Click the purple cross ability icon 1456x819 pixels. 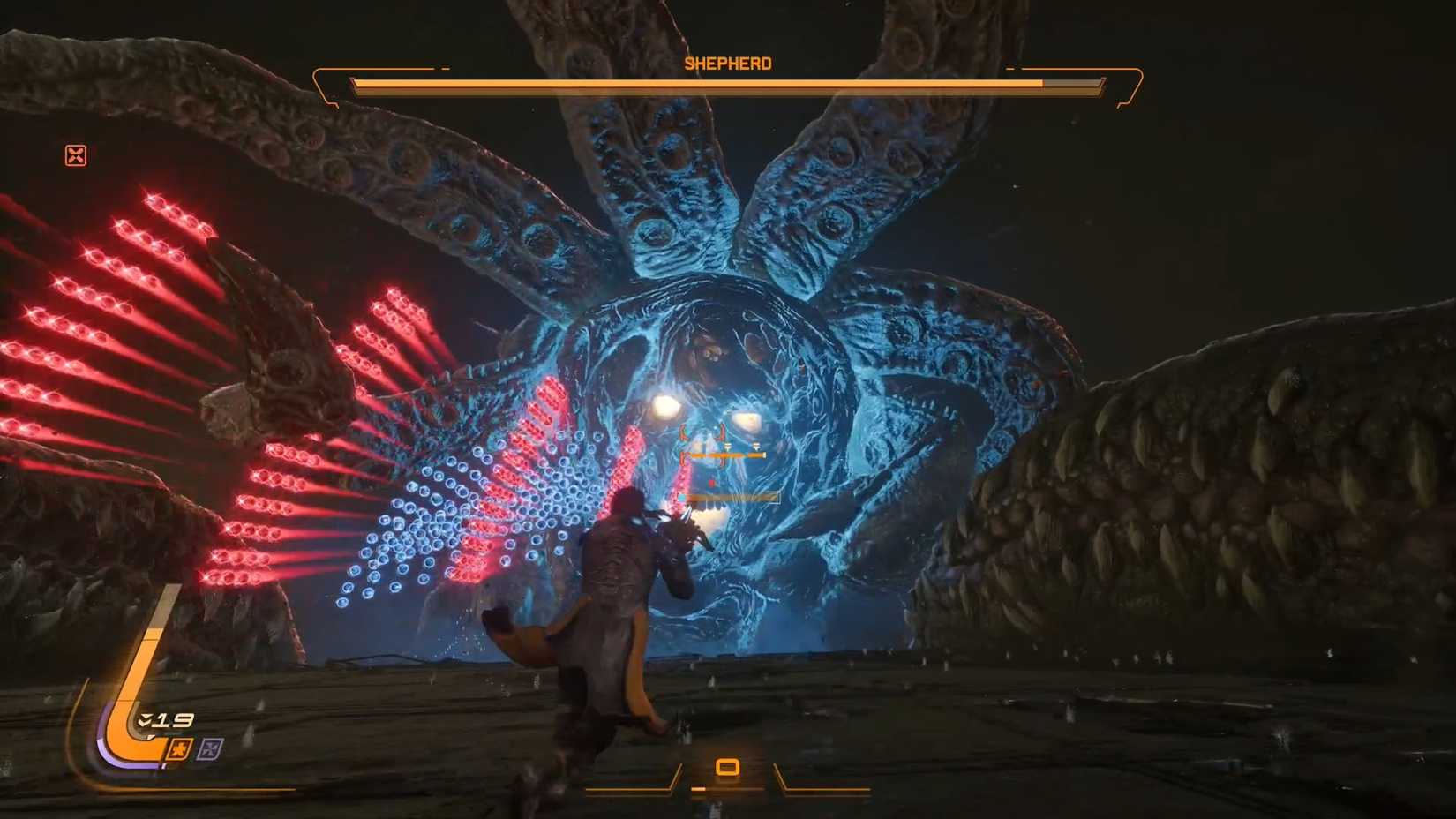[x=209, y=749]
